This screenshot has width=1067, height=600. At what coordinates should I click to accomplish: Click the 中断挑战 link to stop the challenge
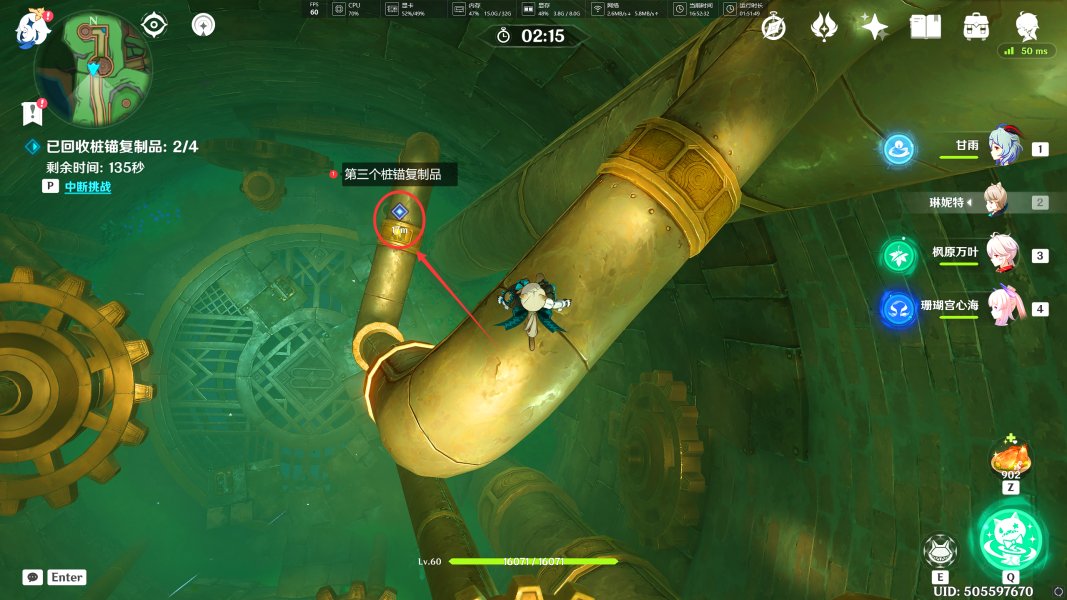coord(87,187)
